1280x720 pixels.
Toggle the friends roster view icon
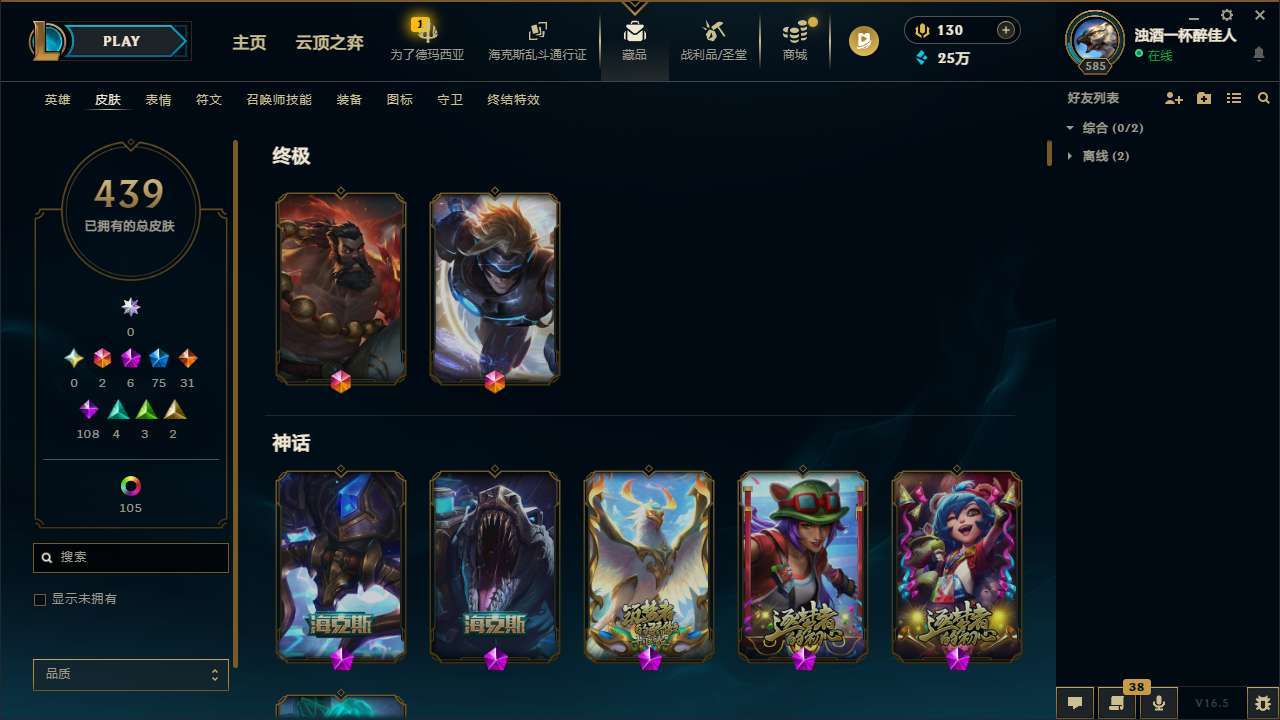(x=1234, y=98)
